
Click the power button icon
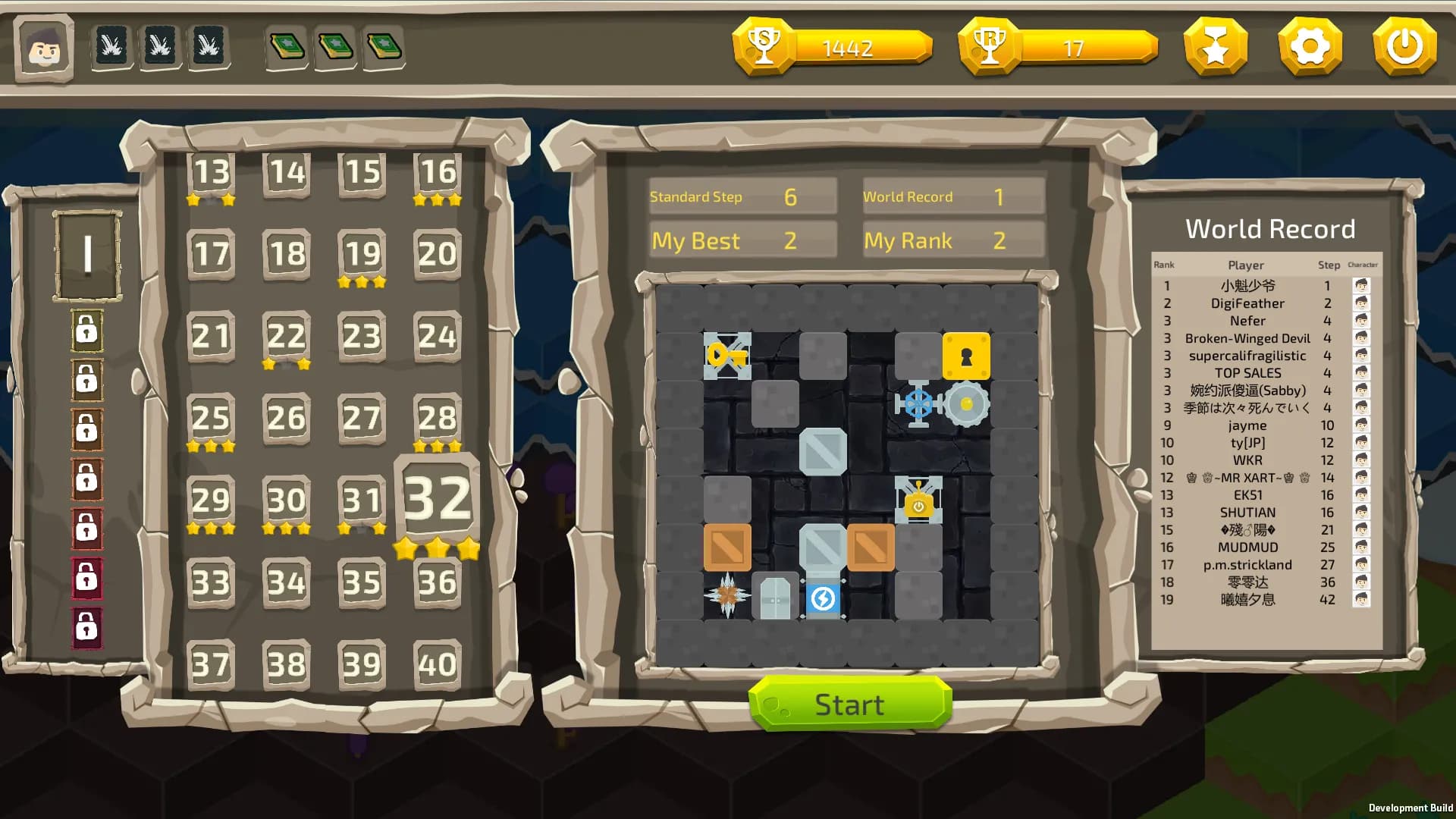[1404, 46]
